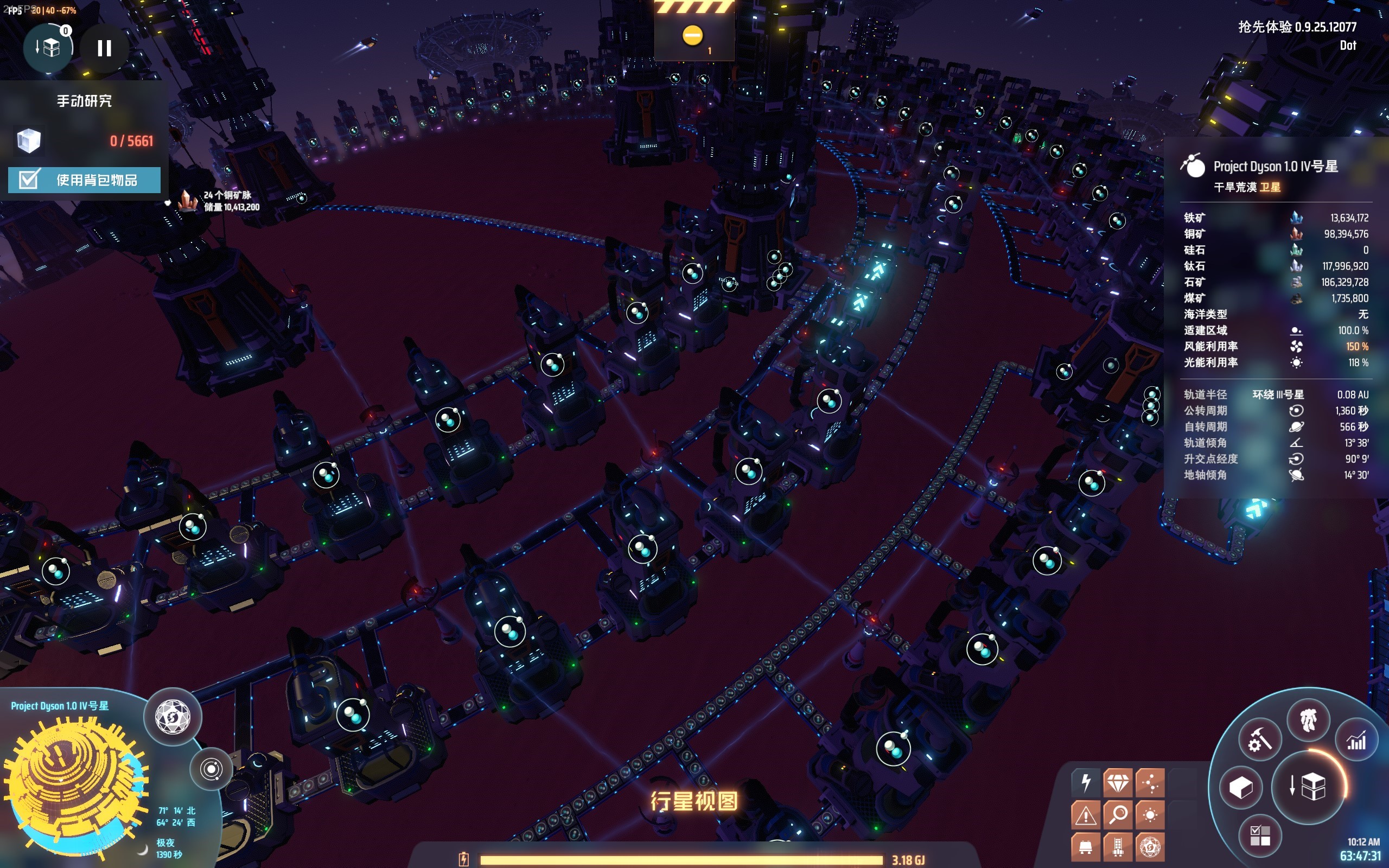Open the star system orbit view button

(x=211, y=769)
